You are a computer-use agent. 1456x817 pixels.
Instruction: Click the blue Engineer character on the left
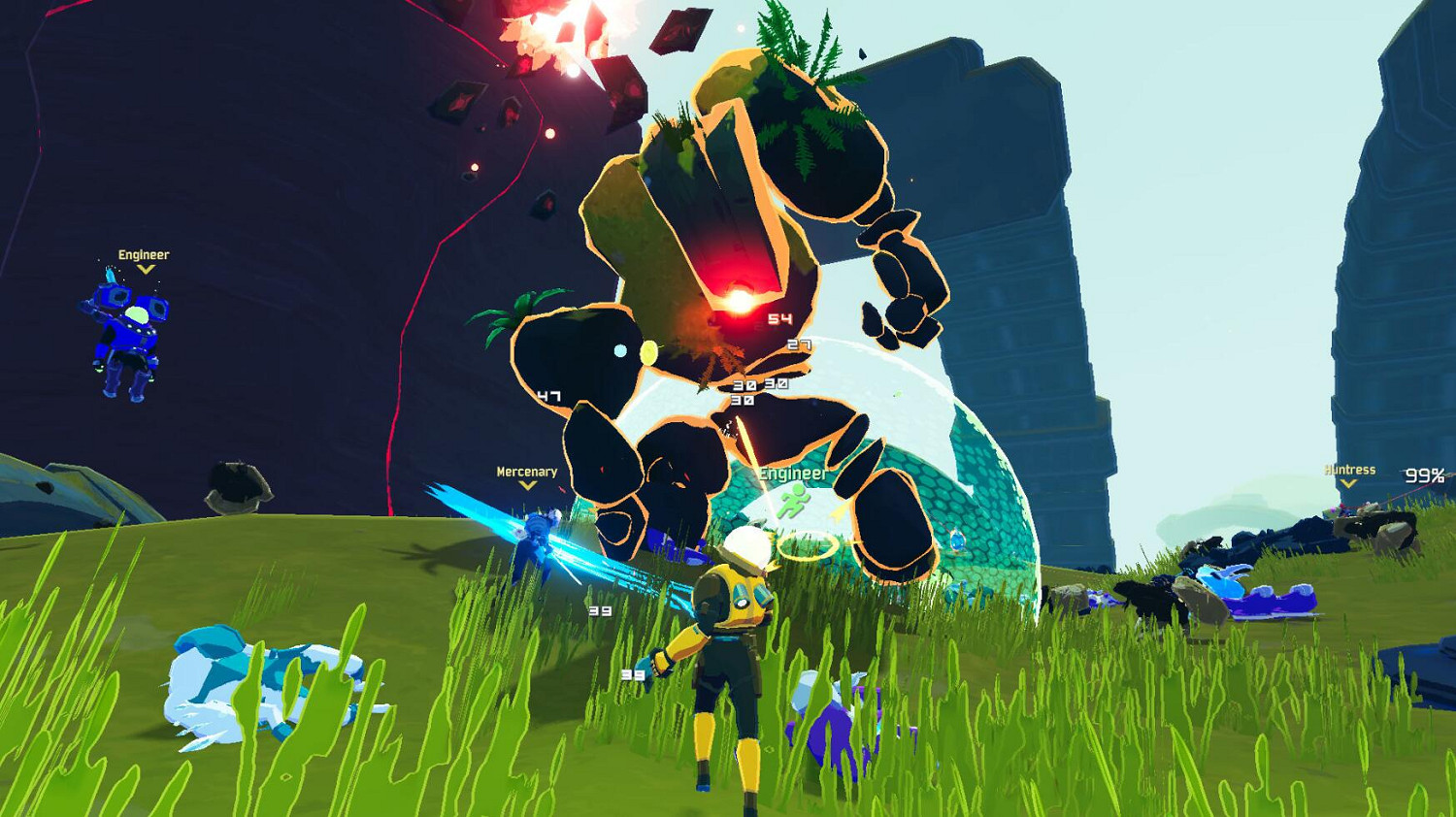(124, 330)
